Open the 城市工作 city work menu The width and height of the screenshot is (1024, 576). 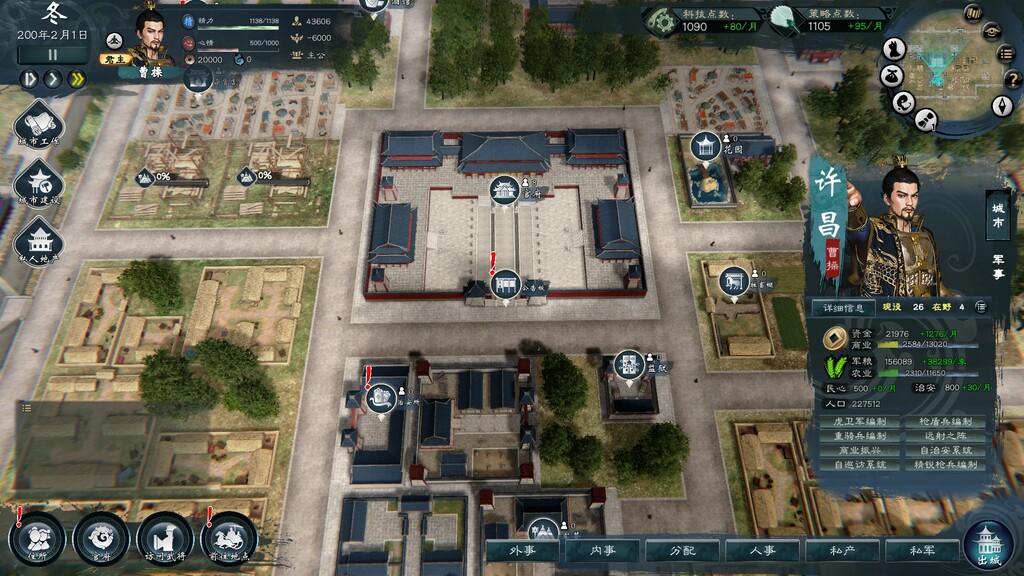pos(40,124)
